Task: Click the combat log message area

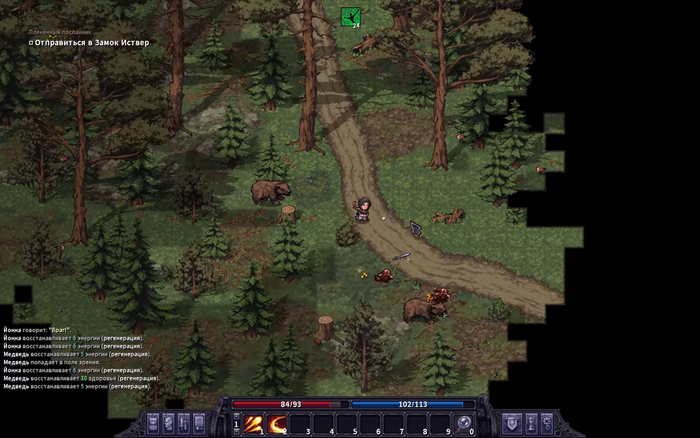Action: (80, 358)
